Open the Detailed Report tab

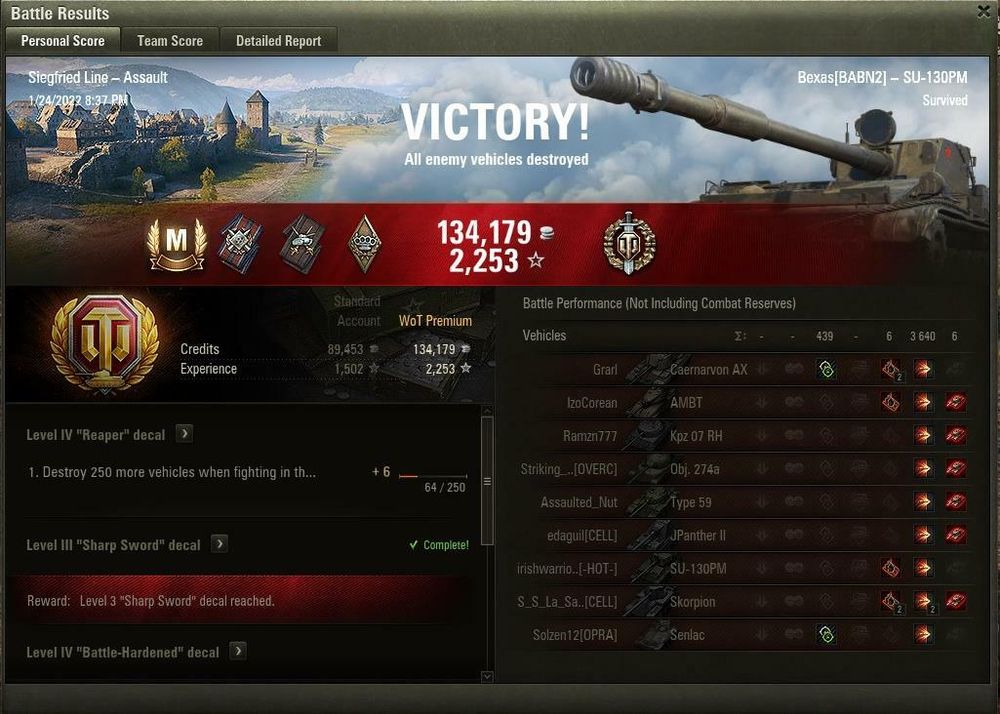278,41
